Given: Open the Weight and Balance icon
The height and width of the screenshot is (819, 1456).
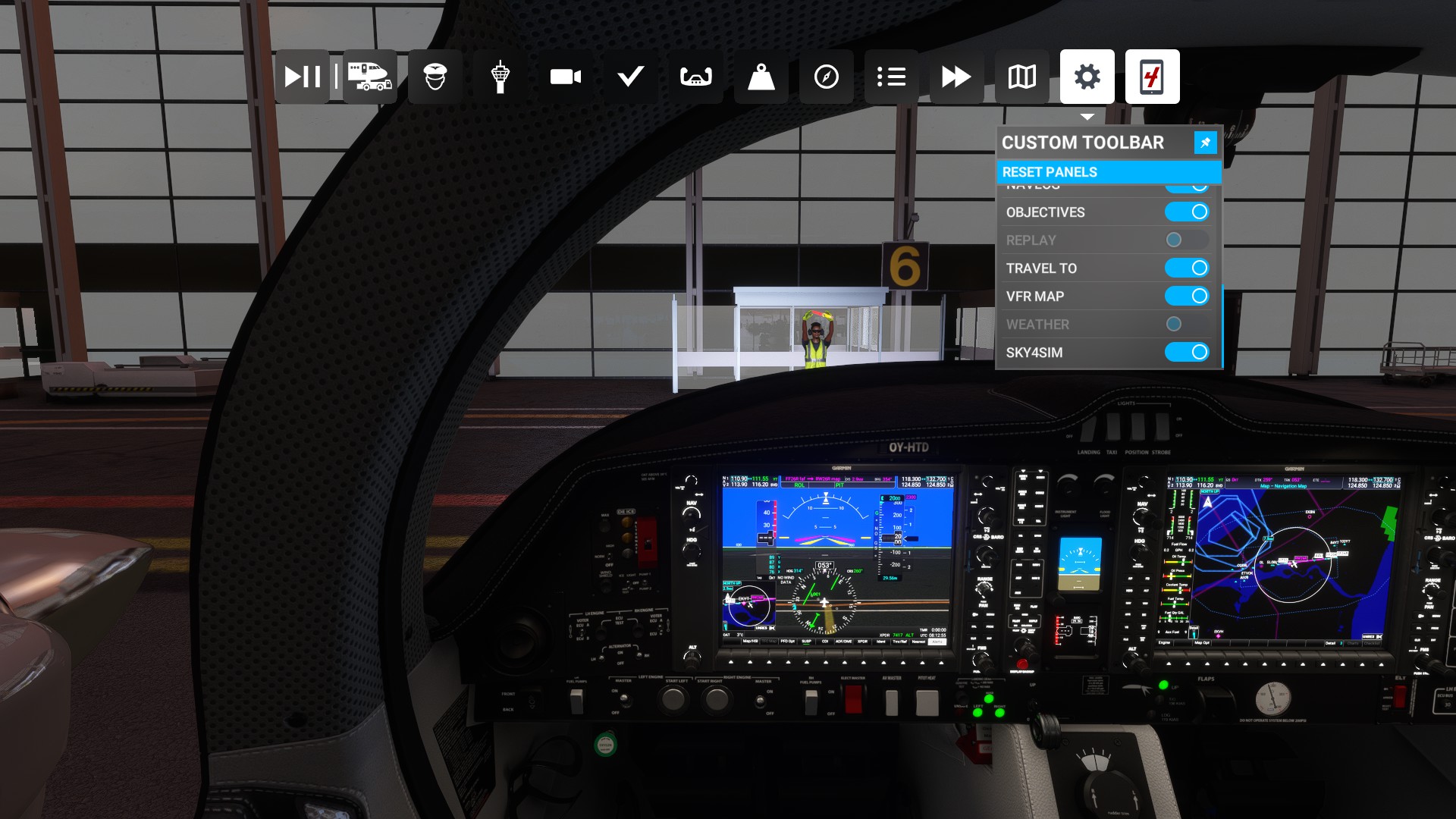Looking at the screenshot, I should click(x=761, y=76).
